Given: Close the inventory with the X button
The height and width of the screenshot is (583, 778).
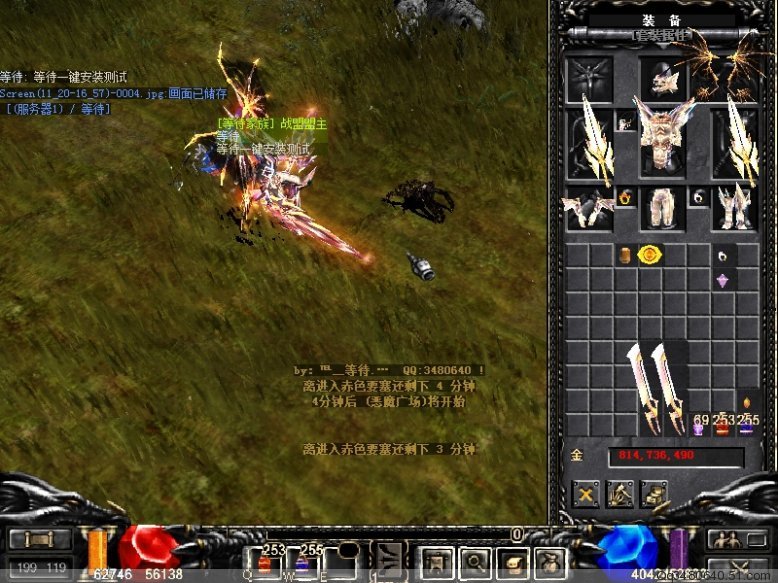Looking at the screenshot, I should [586, 492].
